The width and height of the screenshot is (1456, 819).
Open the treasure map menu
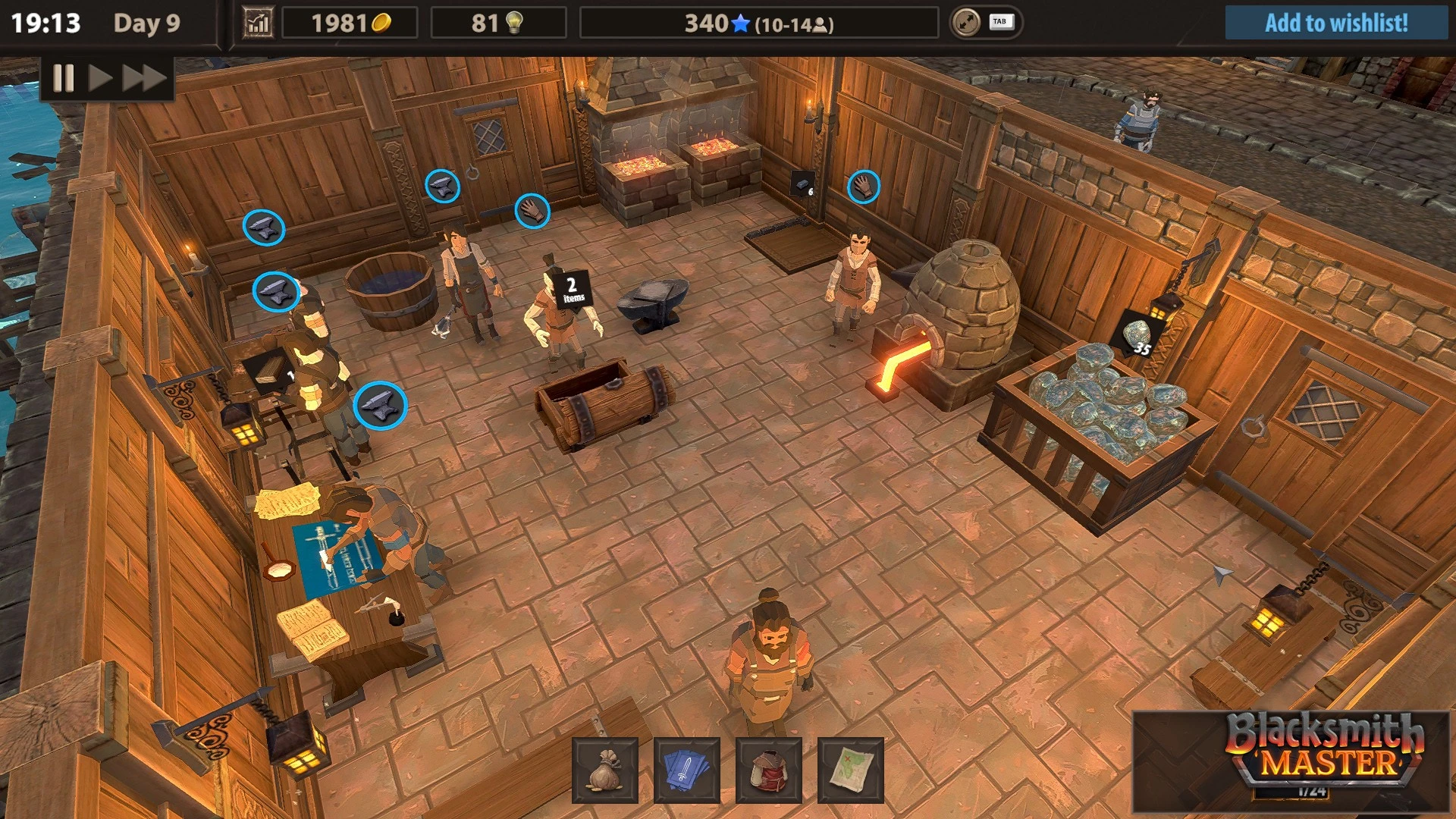pos(851,770)
